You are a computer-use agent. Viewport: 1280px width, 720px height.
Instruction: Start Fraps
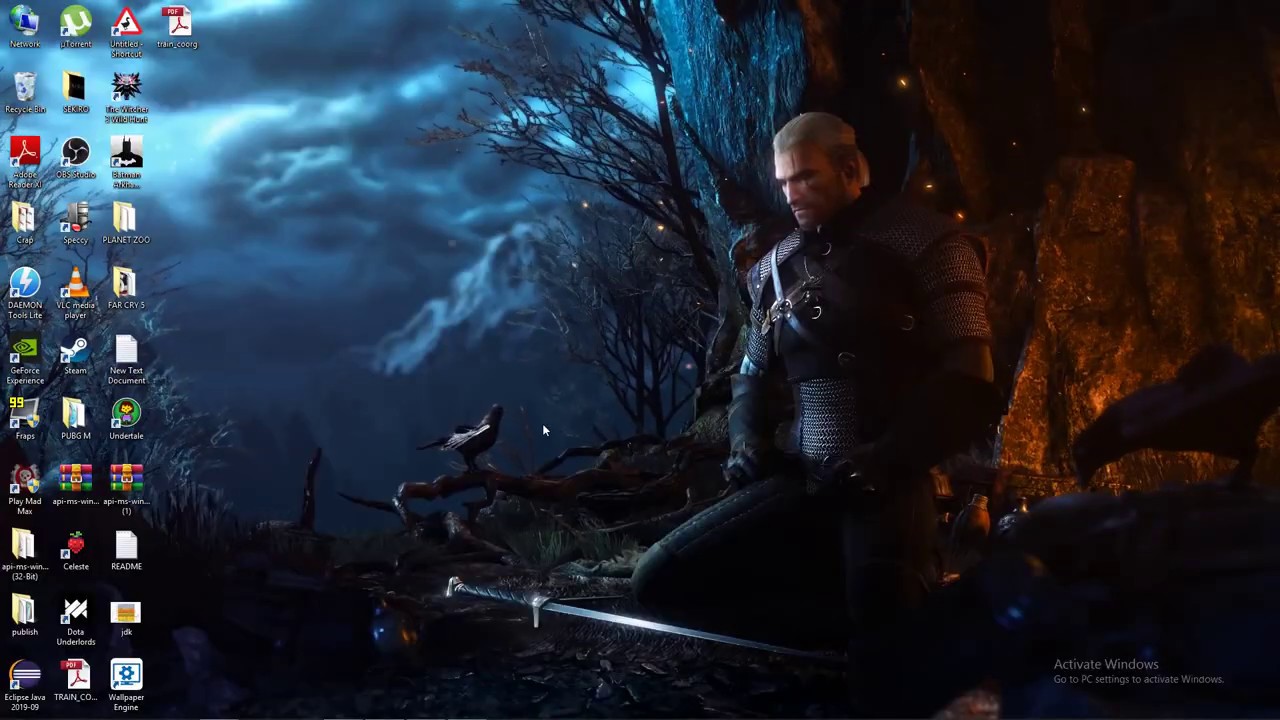coord(25,420)
